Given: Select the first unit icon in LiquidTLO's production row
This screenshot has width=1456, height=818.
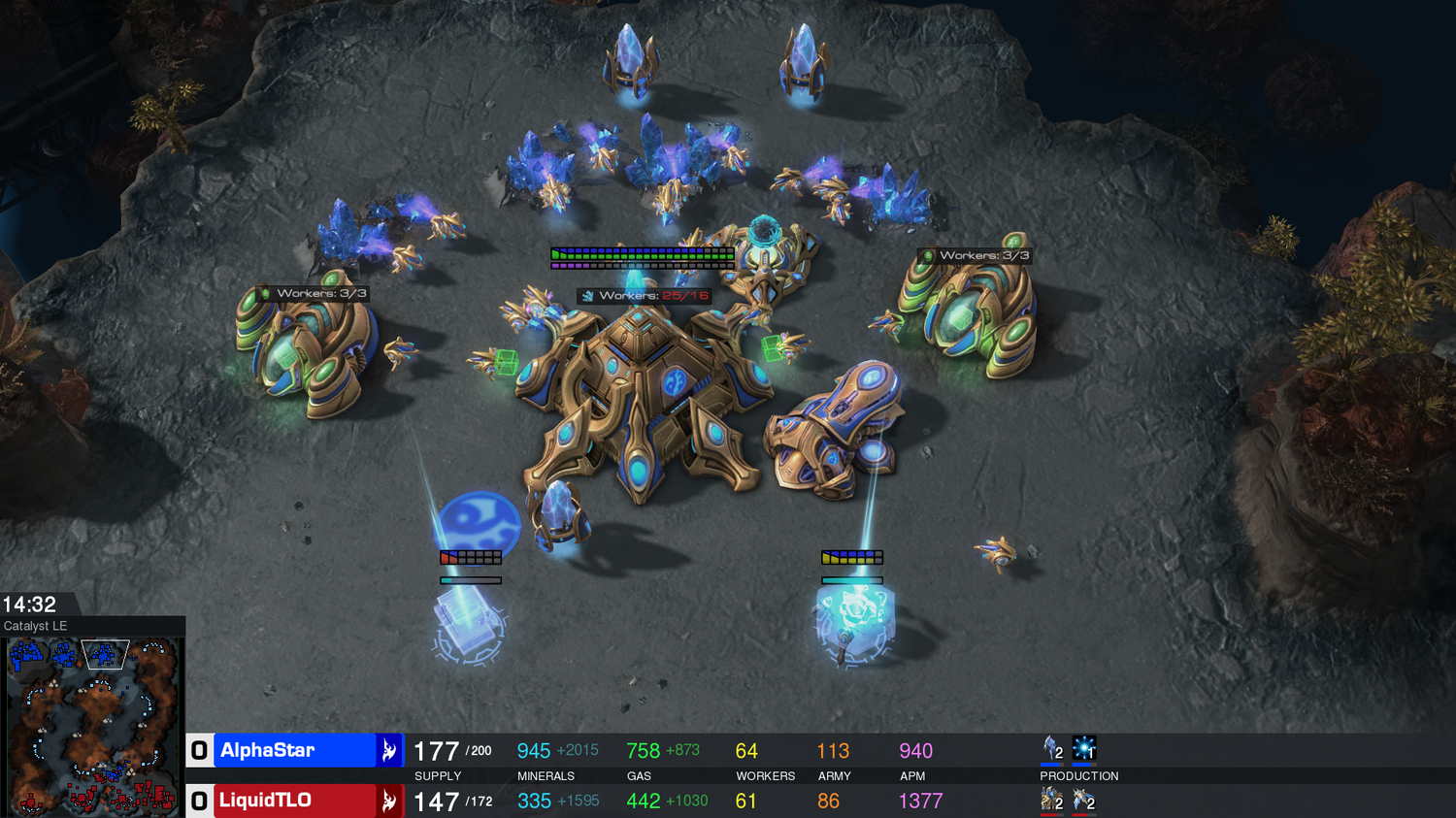Looking at the screenshot, I should tap(1051, 798).
